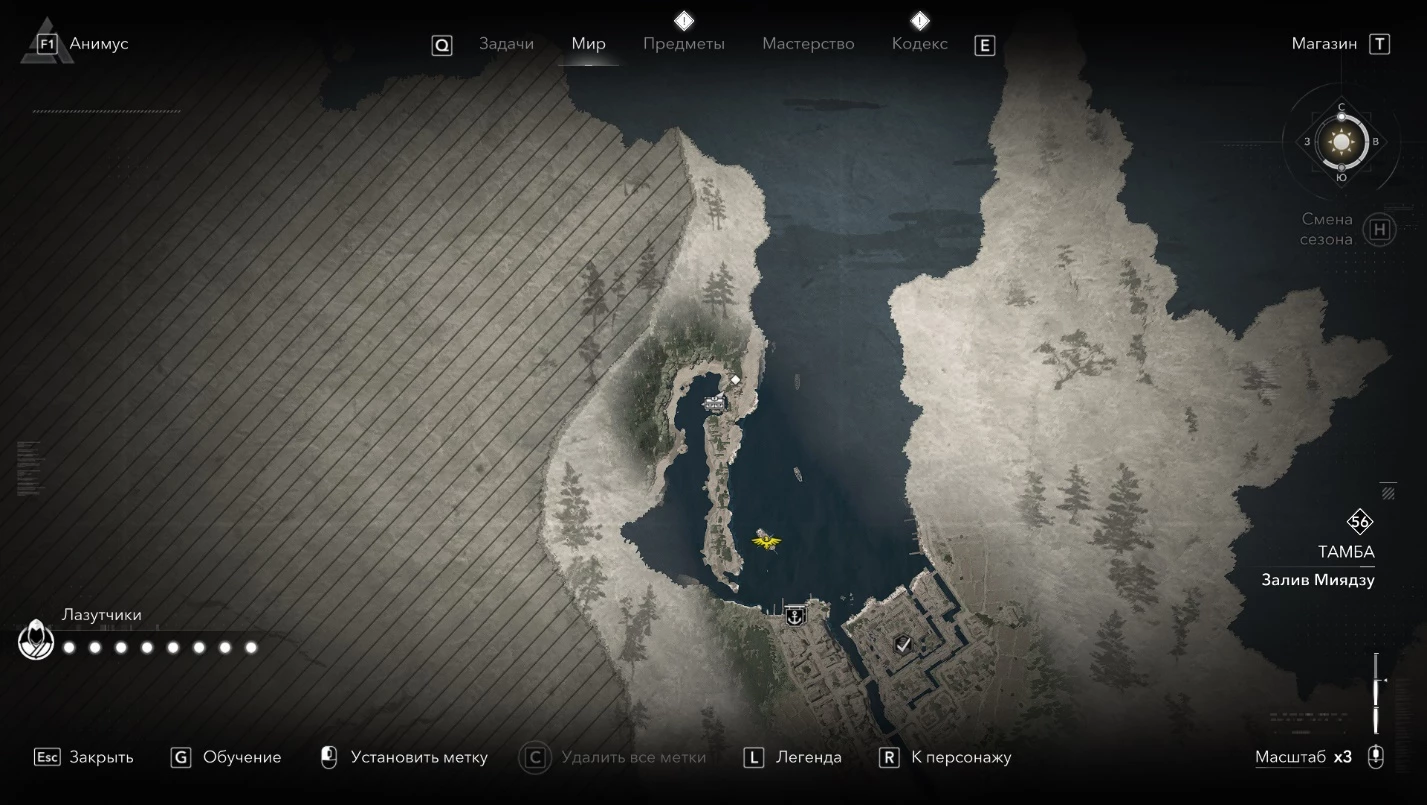Viewport: 1427px width, 805px height.
Task: Select the white building icon on the peninsula
Action: coord(715,403)
